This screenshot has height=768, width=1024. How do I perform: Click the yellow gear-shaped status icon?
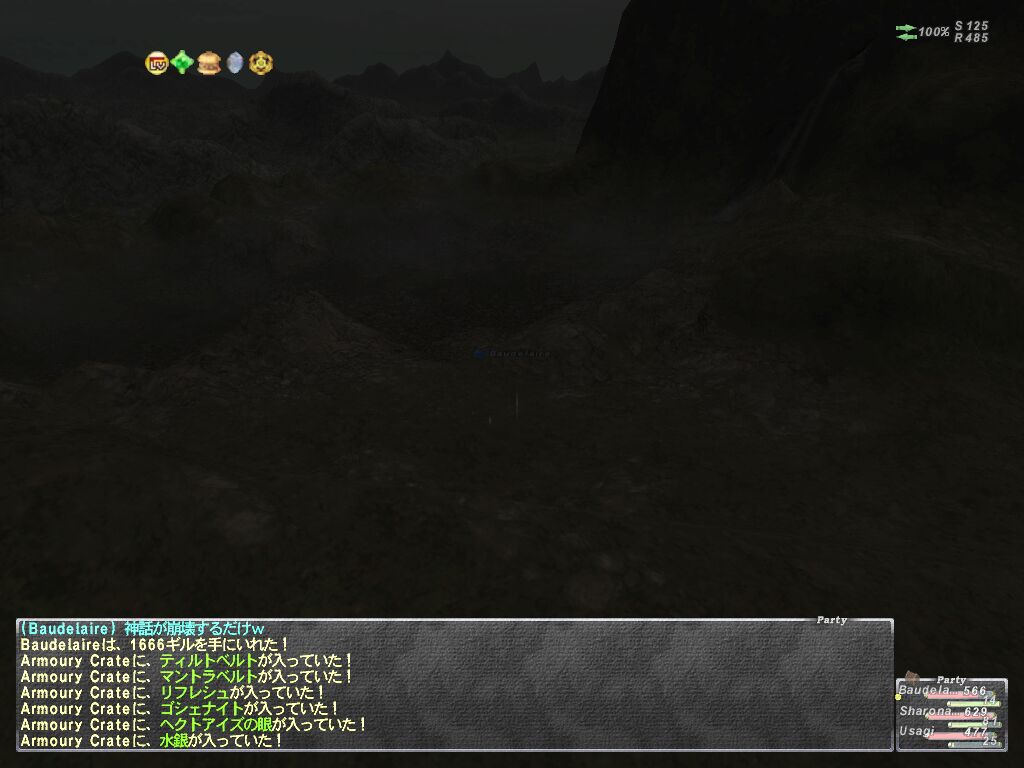[261, 63]
